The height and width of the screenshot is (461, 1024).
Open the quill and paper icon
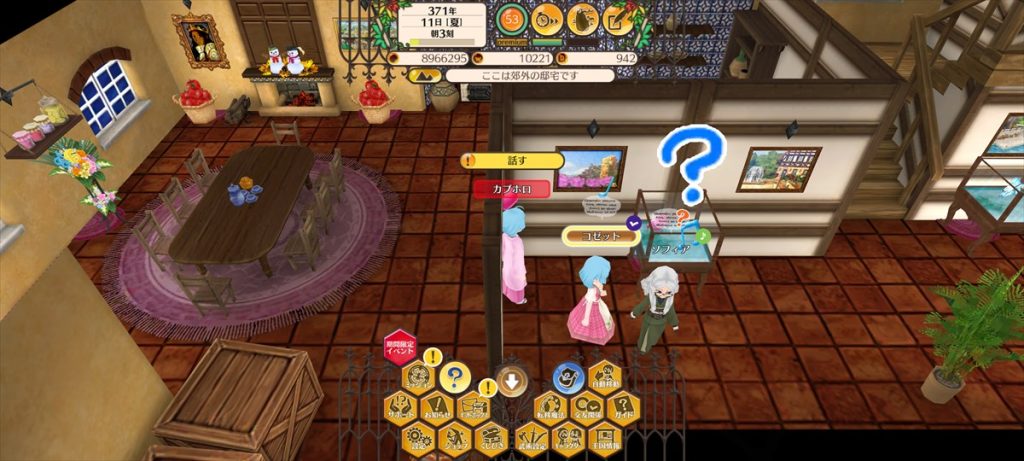619,19
